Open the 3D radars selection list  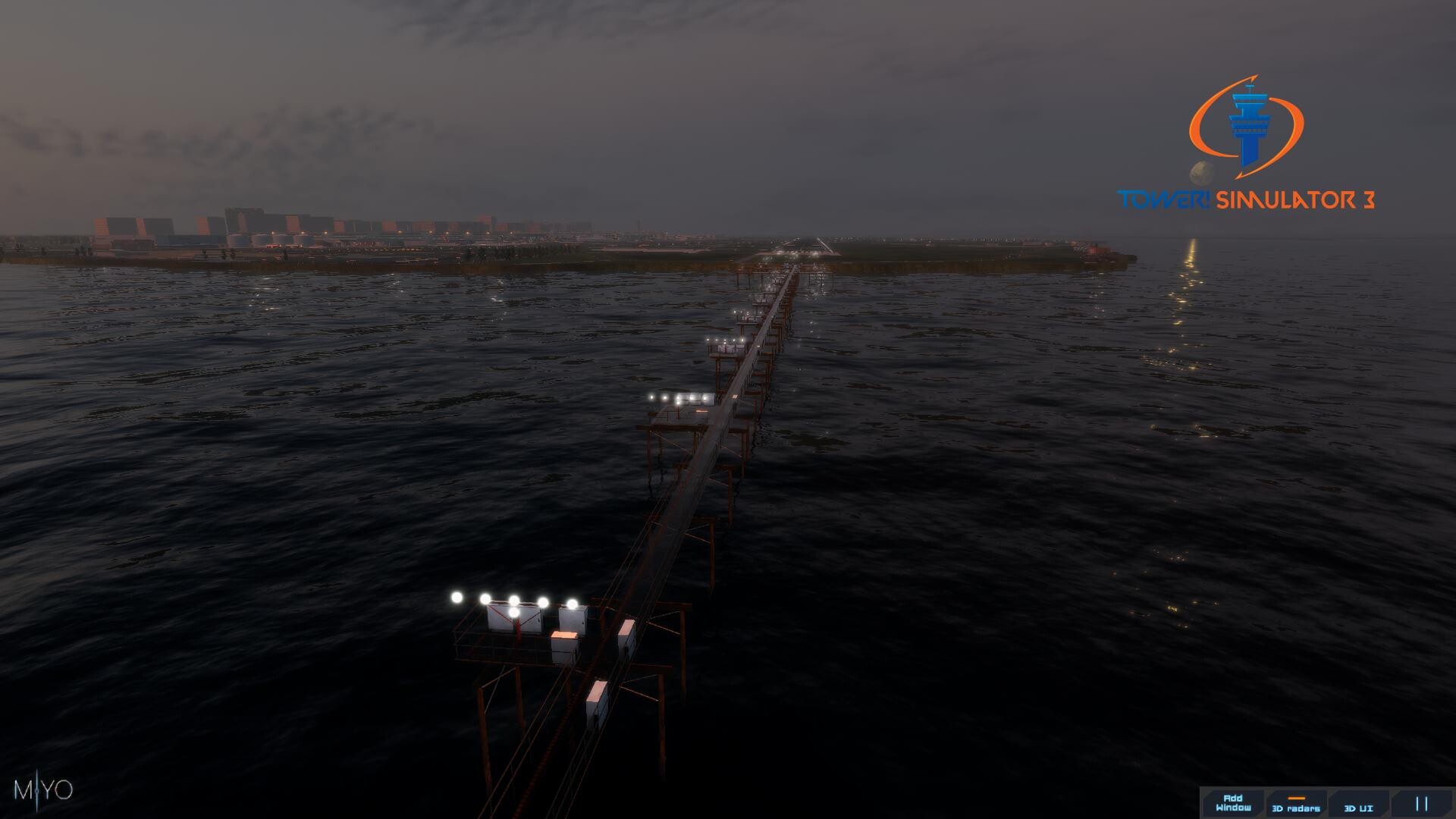point(1296,806)
